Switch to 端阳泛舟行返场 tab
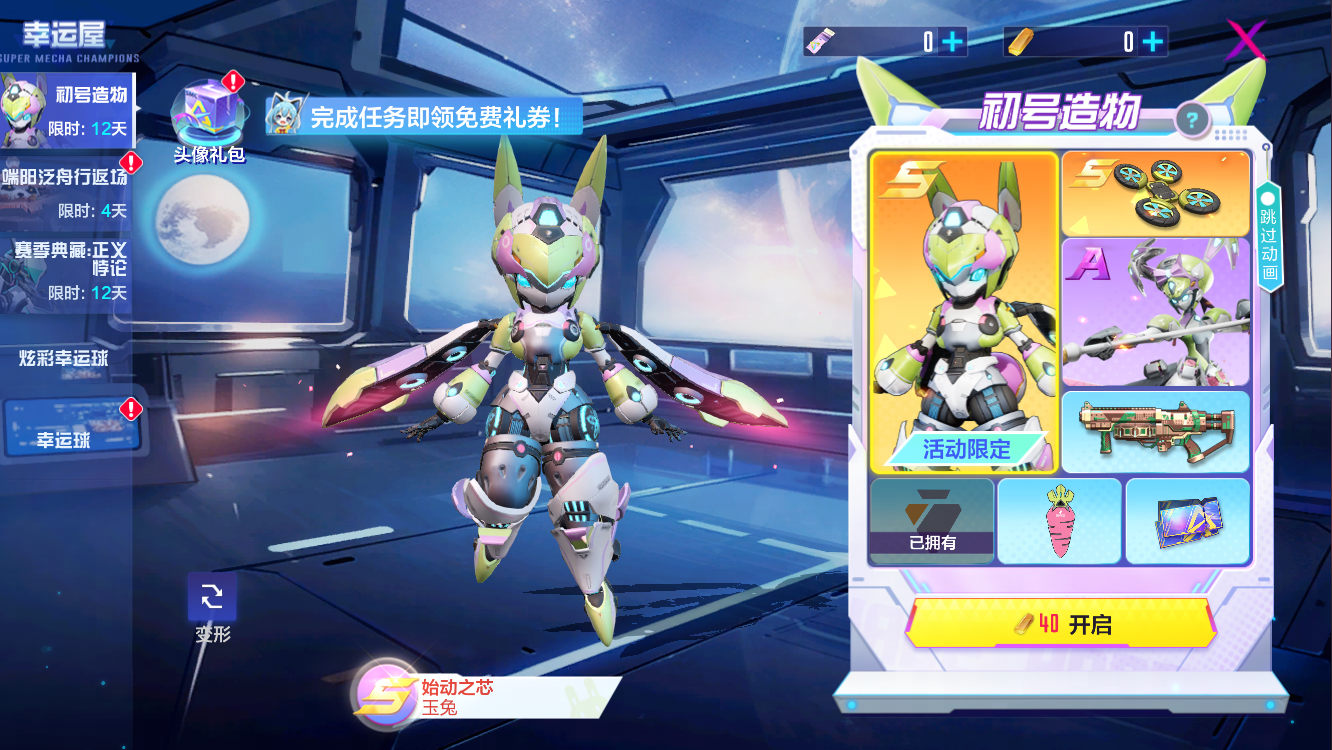The image size is (1332, 750). 67,191
